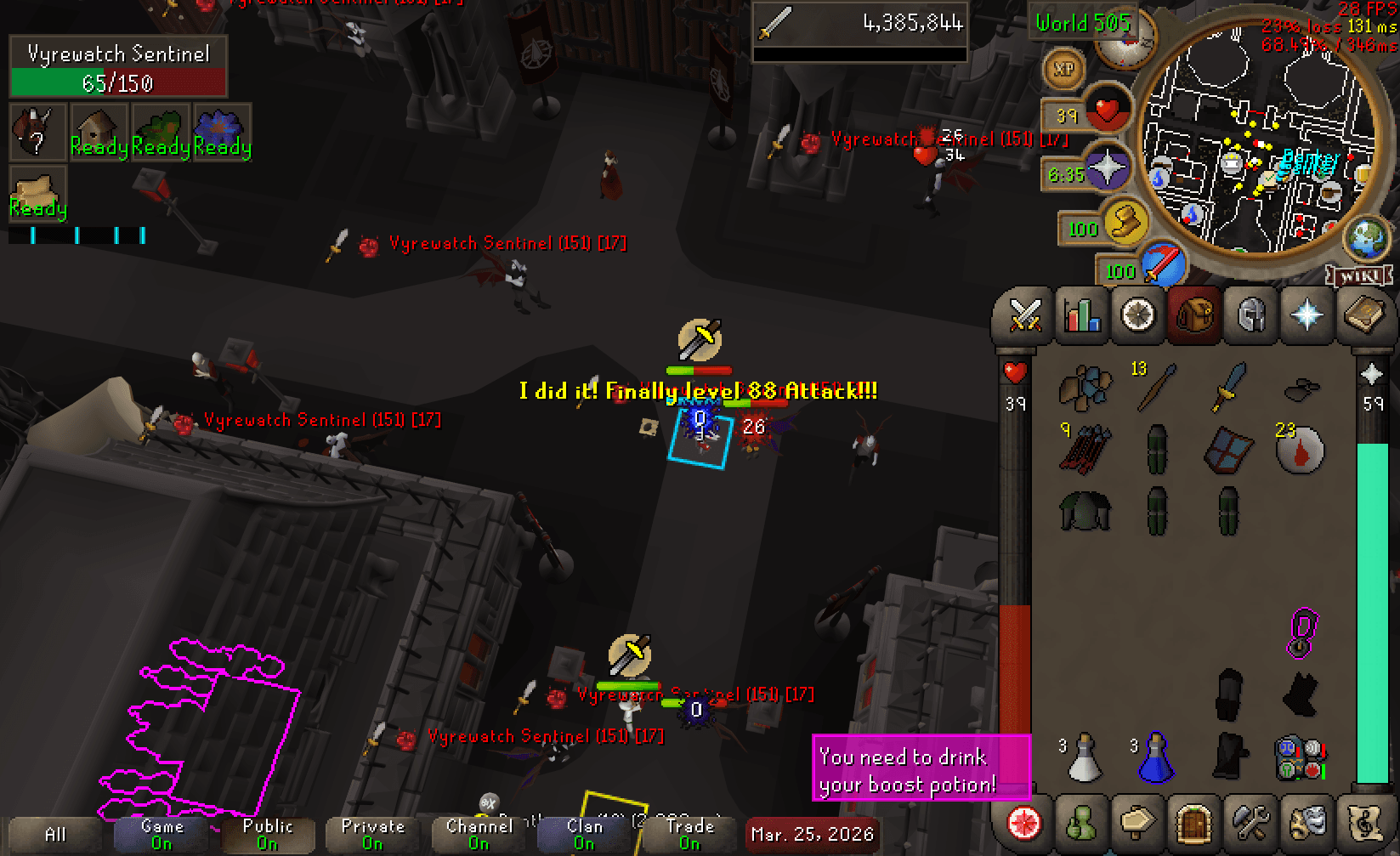Viewport: 1400px width, 856px height.
Task: Open Settings via wrench and hammer icon
Action: [x=1250, y=822]
